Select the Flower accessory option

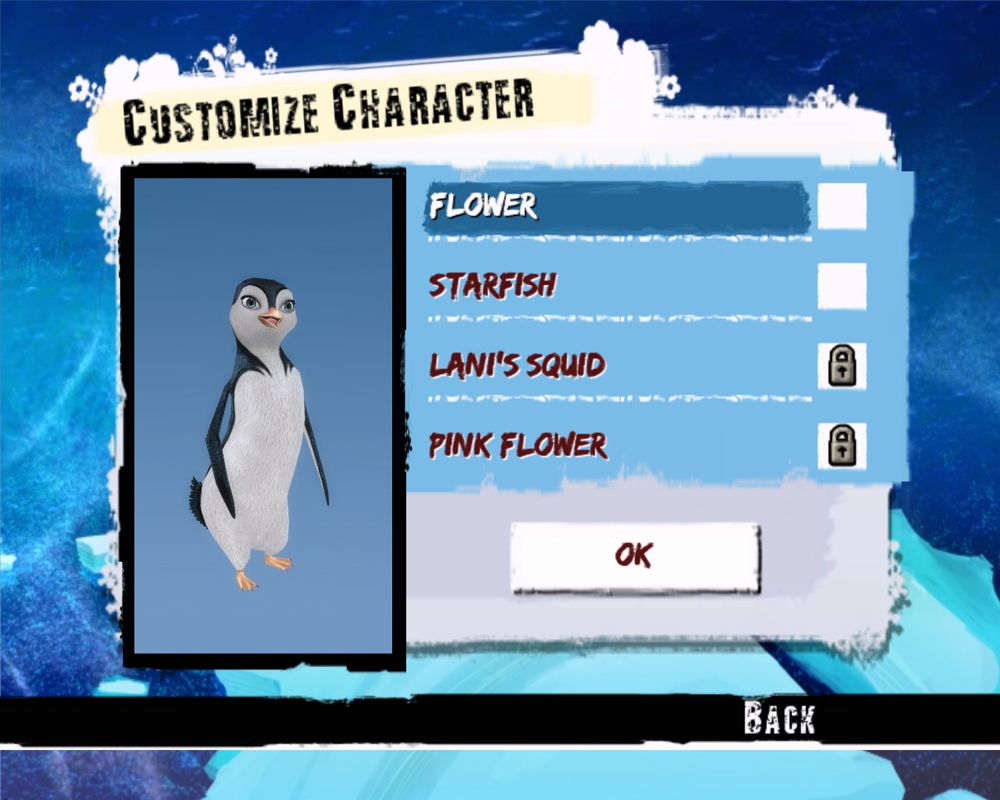(x=483, y=206)
